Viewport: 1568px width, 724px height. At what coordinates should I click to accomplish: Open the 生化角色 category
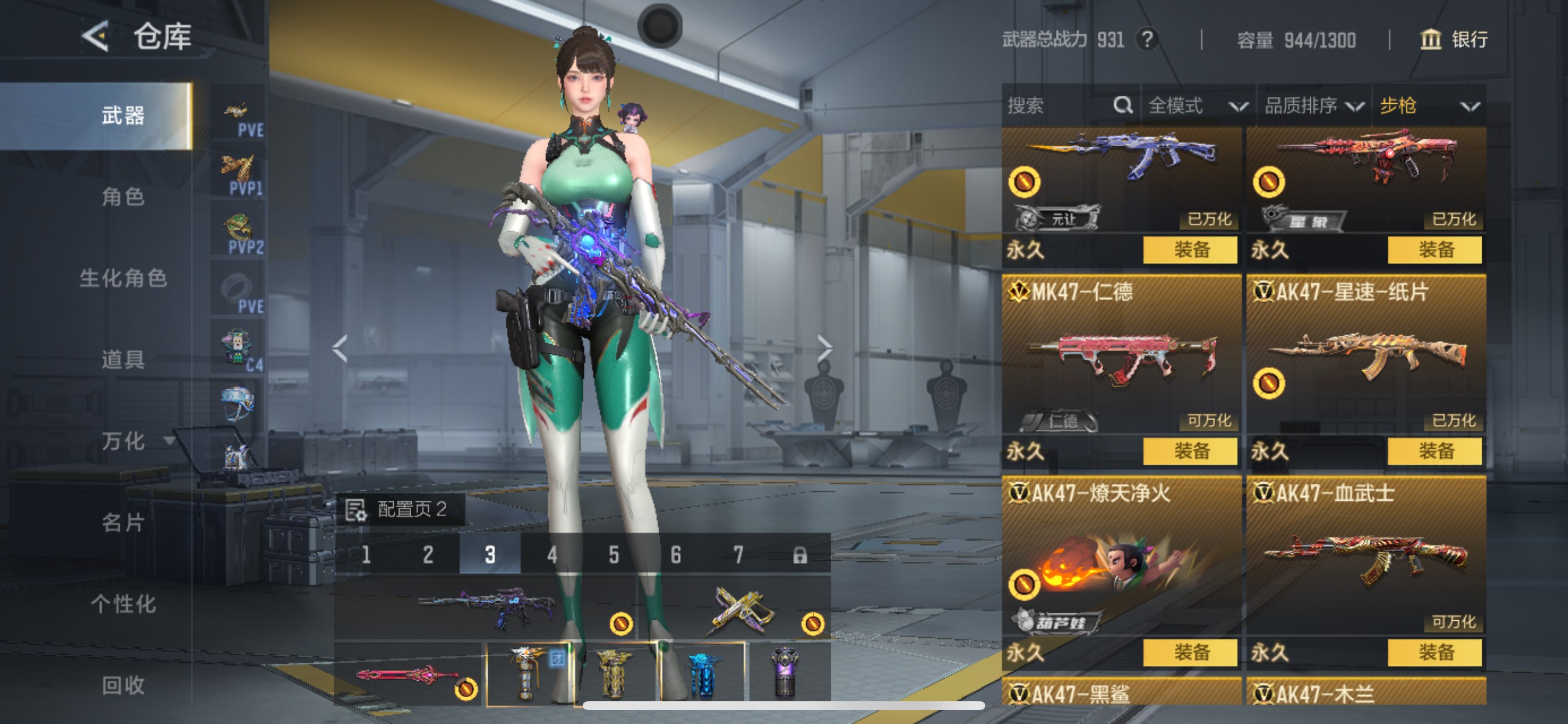[123, 278]
